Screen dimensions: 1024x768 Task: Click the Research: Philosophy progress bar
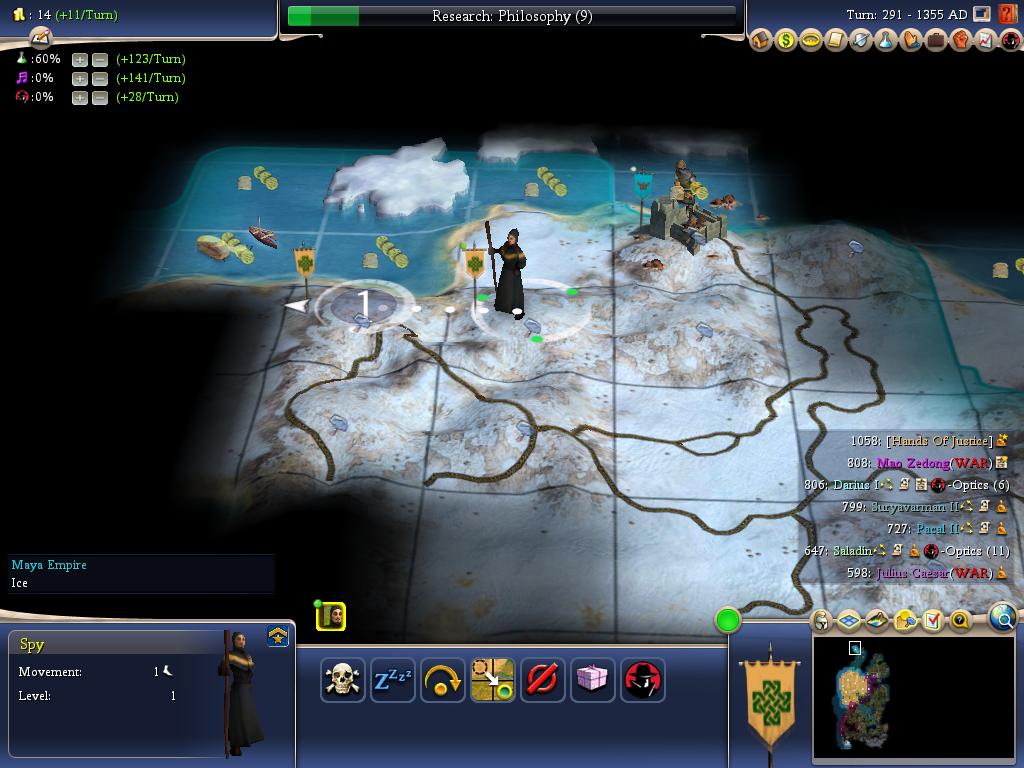(x=511, y=16)
